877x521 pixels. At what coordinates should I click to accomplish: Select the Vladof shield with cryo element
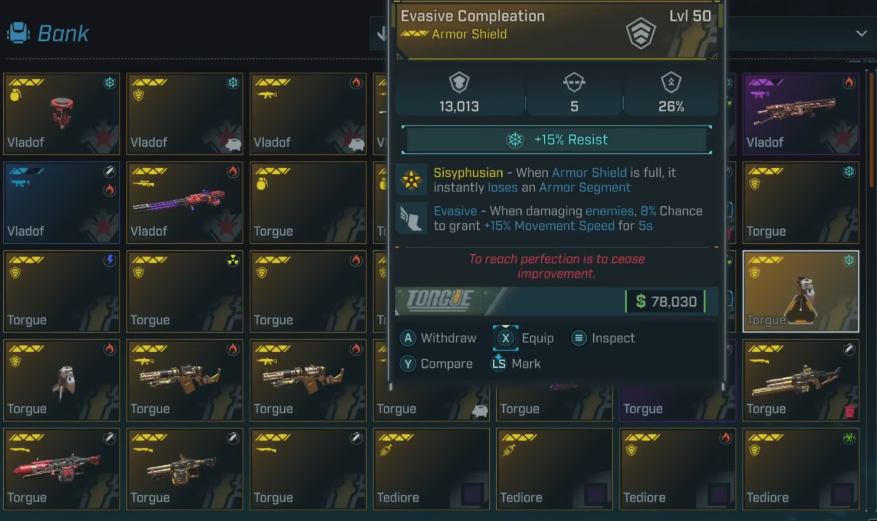[x=185, y=113]
